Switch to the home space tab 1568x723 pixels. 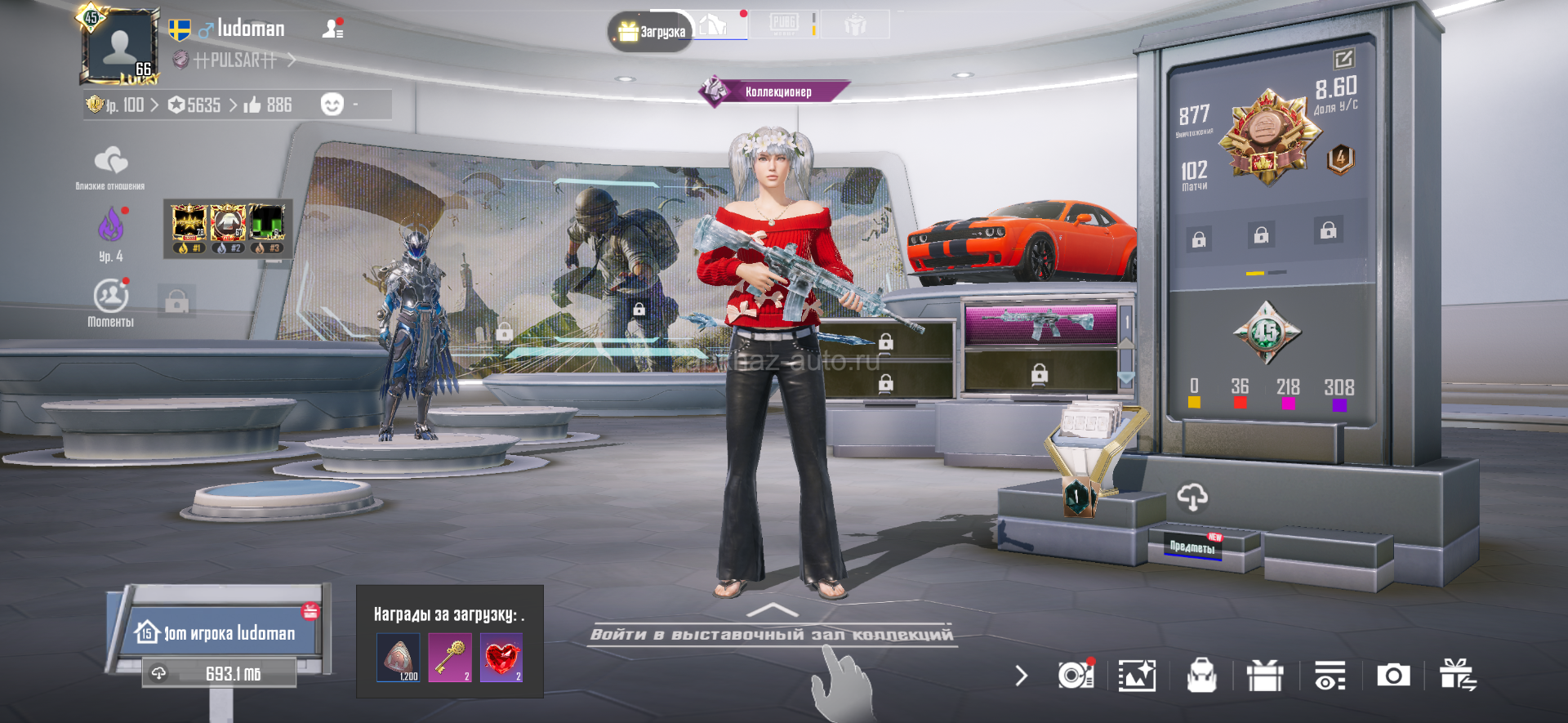tap(713, 25)
